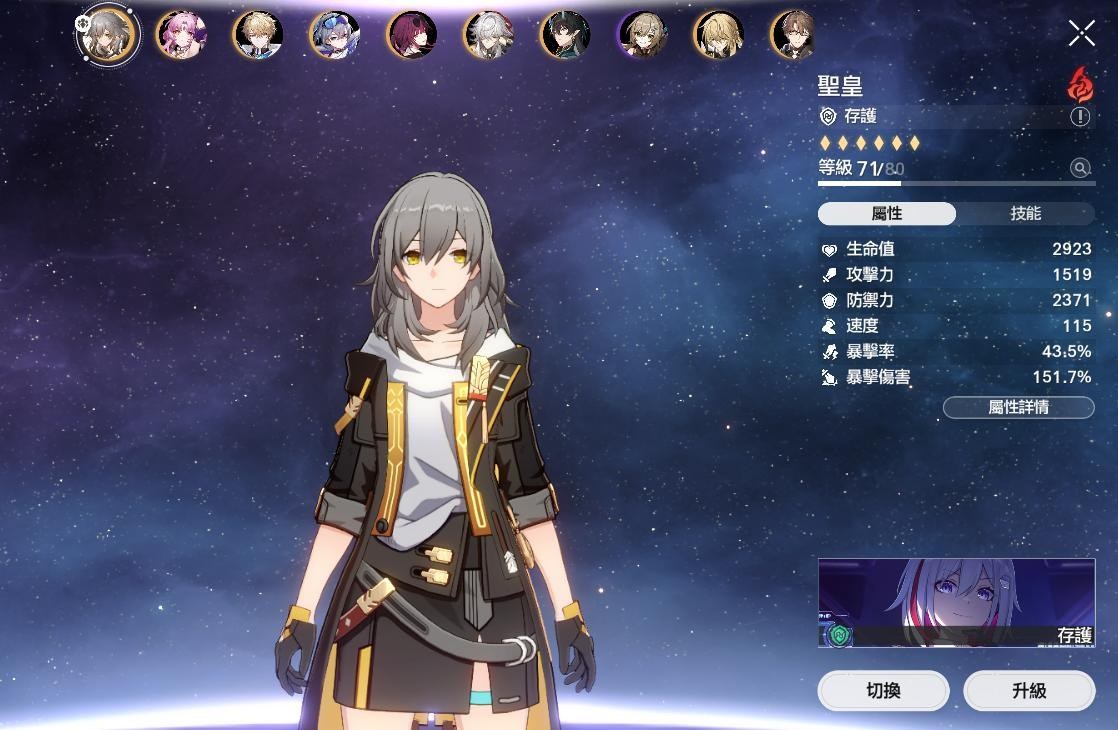Select the brown-haired character portrait at row end
Image resolution: width=1118 pixels, height=730 pixels.
[x=793, y=35]
